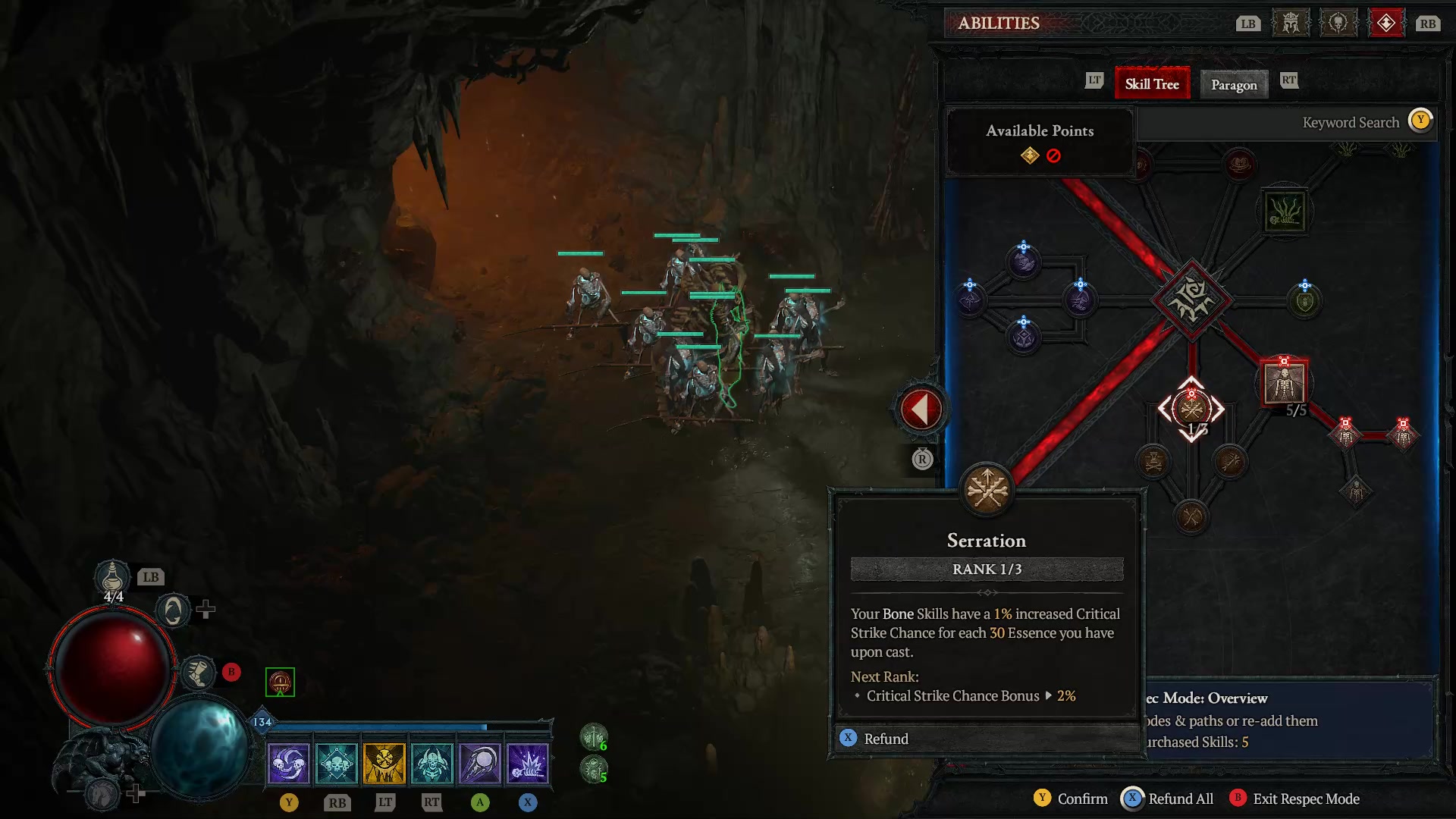The image size is (1456, 819).
Task: Switch to the Paragon tab
Action: (x=1234, y=84)
